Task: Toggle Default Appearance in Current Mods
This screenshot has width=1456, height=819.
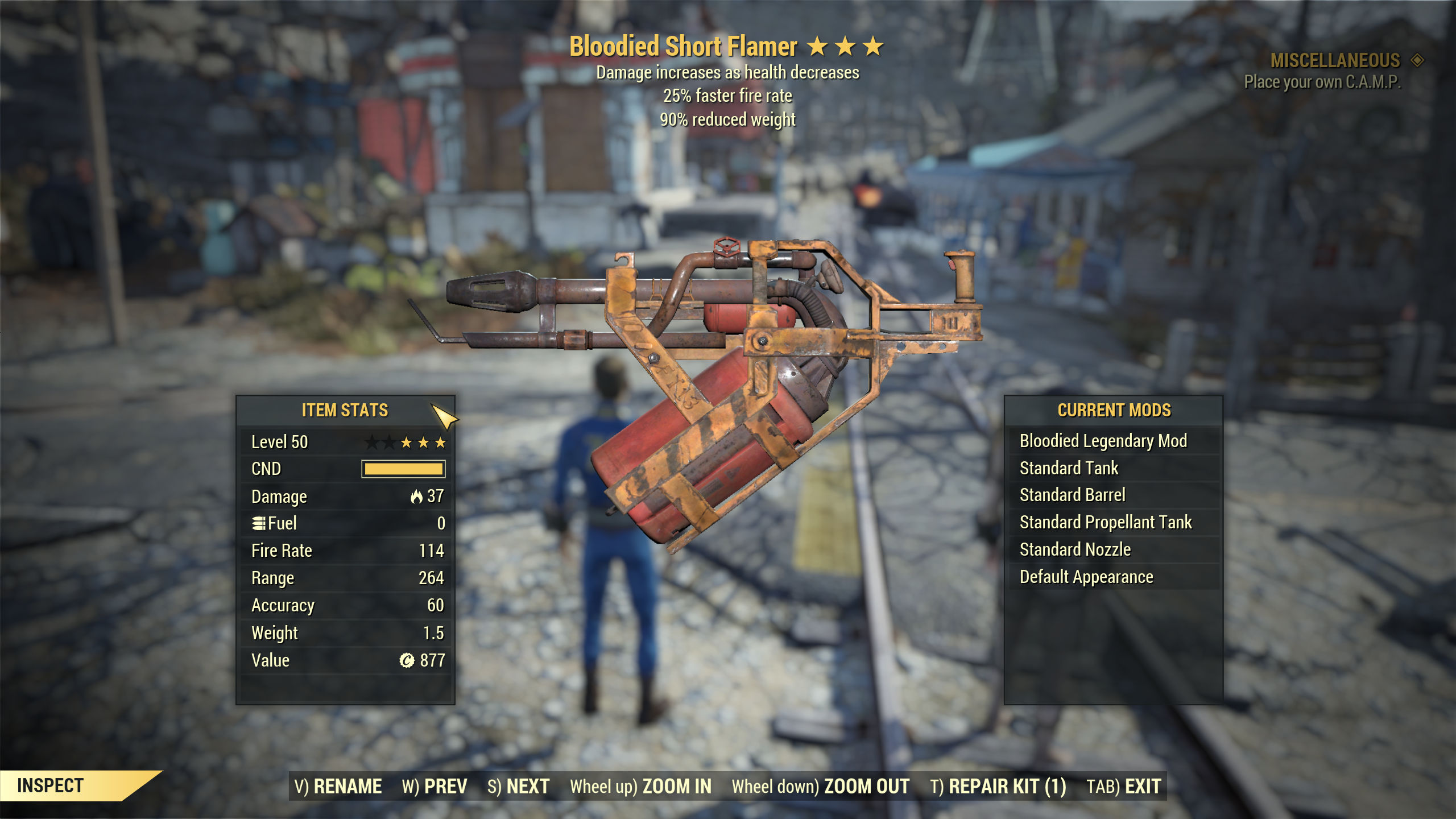Action: (1086, 577)
